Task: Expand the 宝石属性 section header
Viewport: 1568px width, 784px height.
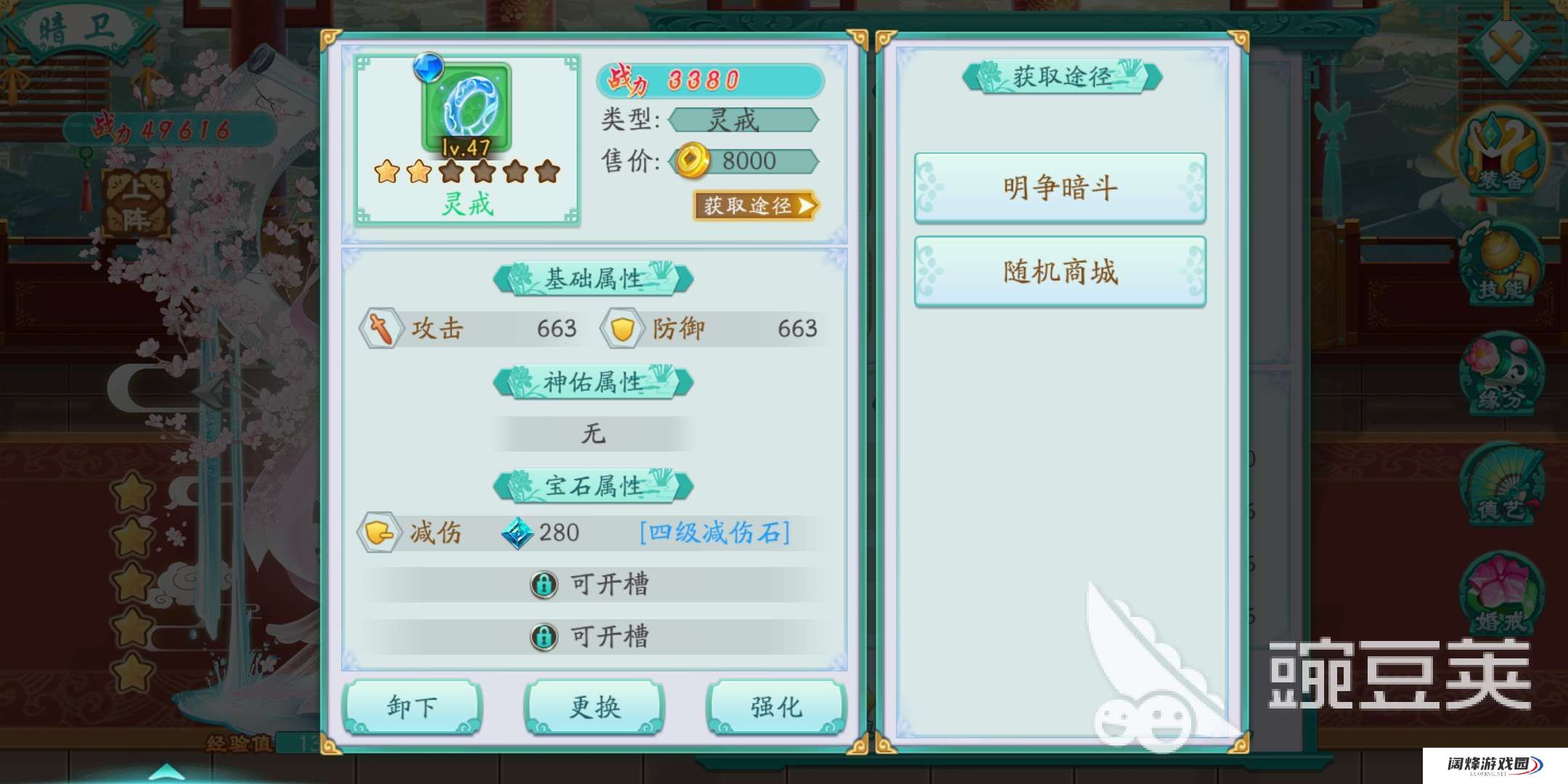Action: 593,486
